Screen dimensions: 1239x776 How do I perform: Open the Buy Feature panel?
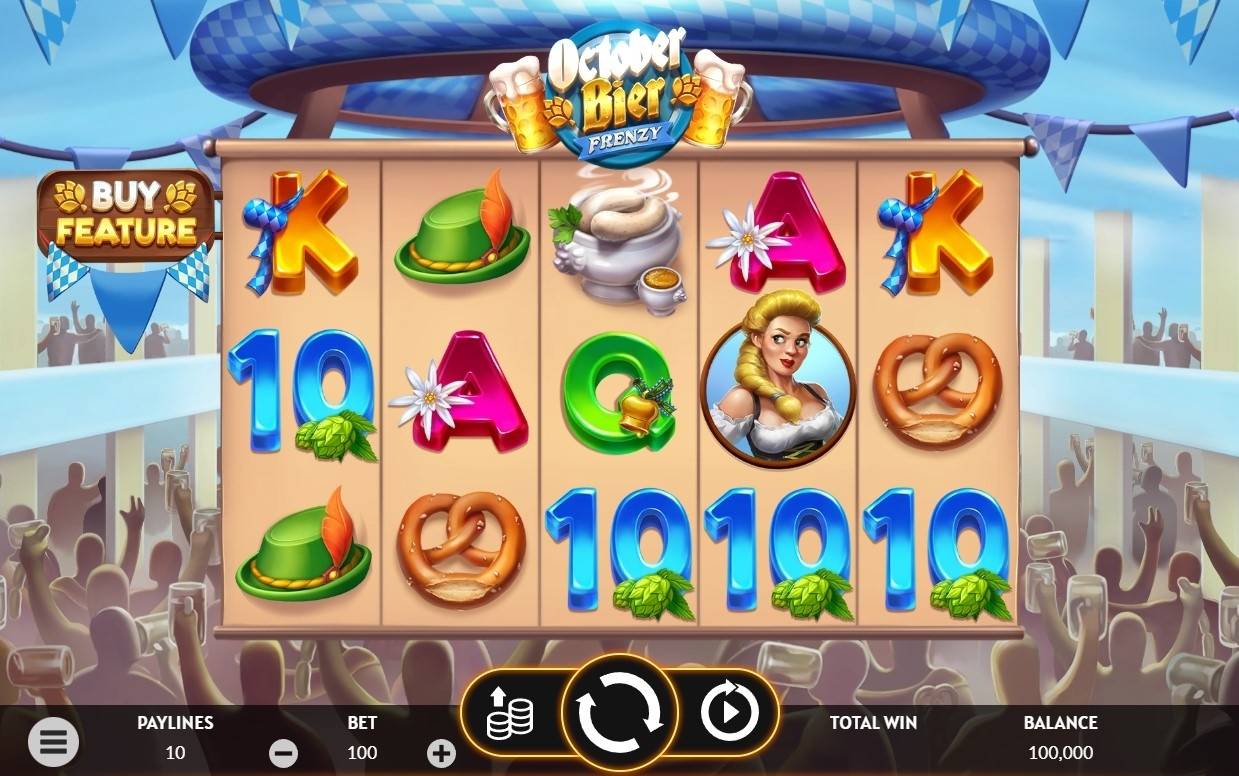[125, 215]
